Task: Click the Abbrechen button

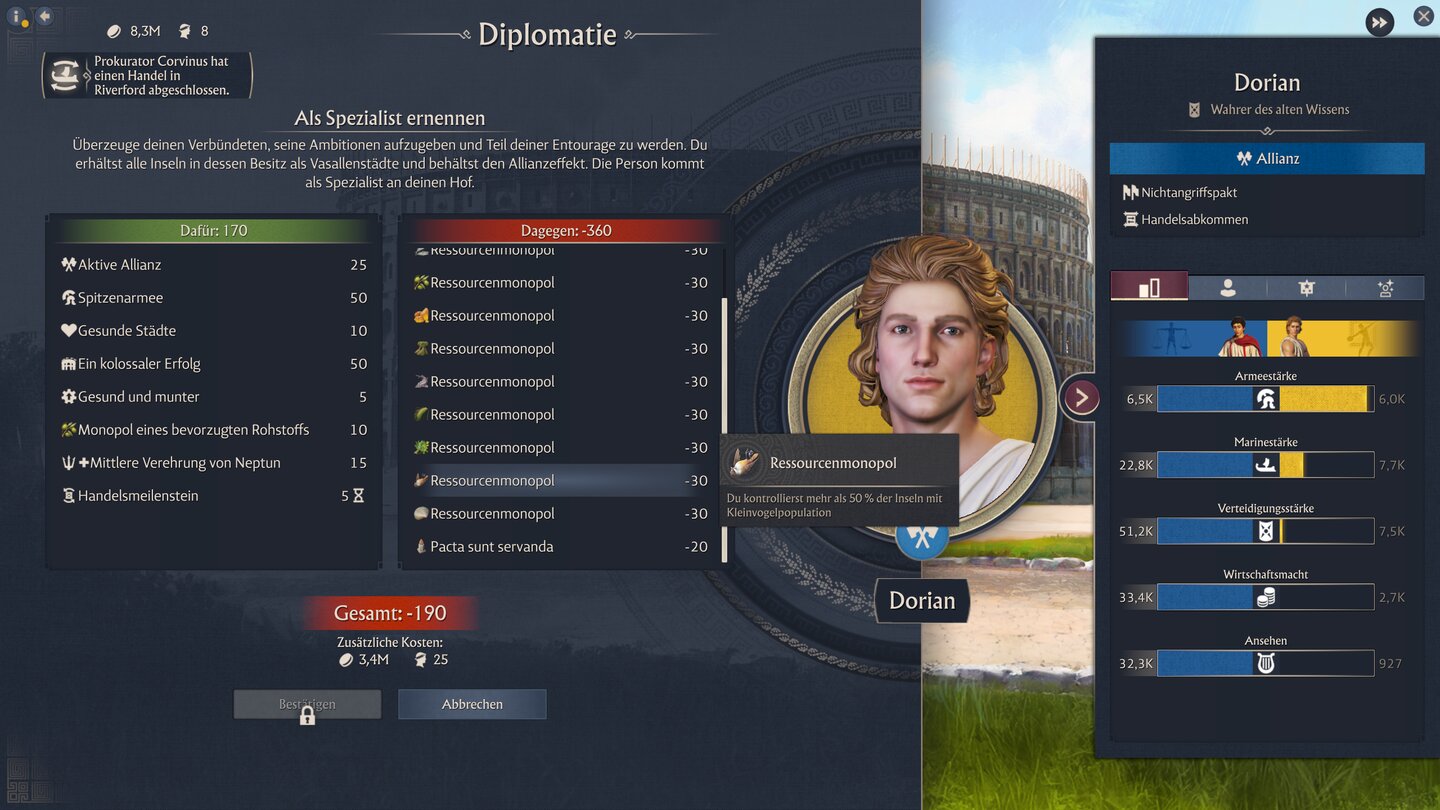Action: (x=471, y=703)
